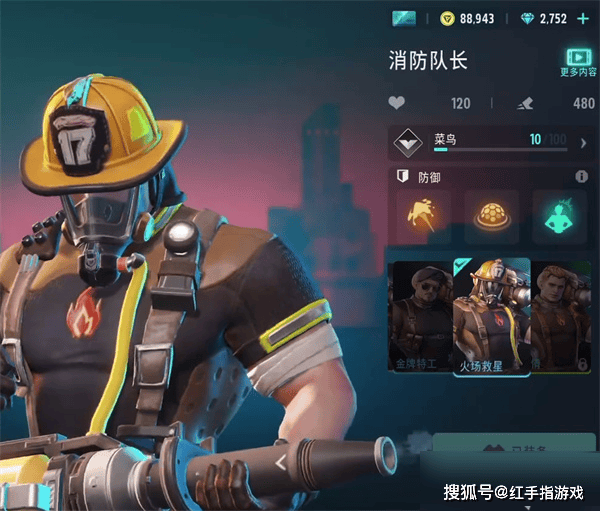Select the teal glowing figure ability icon

(558, 216)
